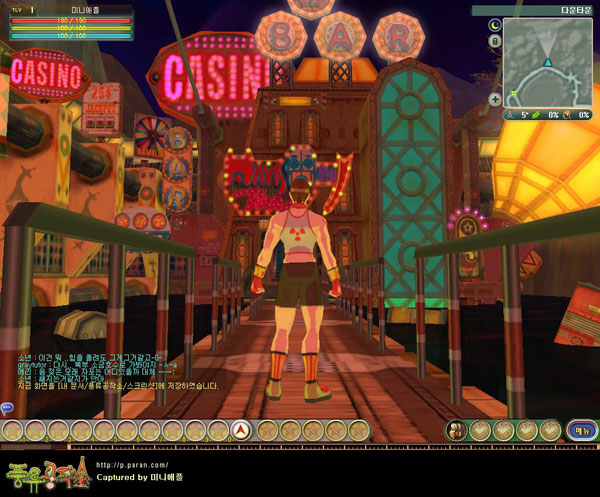This screenshot has height=497, width=600.
Task: Open the chat speech bubble icon
Action: tap(6, 408)
